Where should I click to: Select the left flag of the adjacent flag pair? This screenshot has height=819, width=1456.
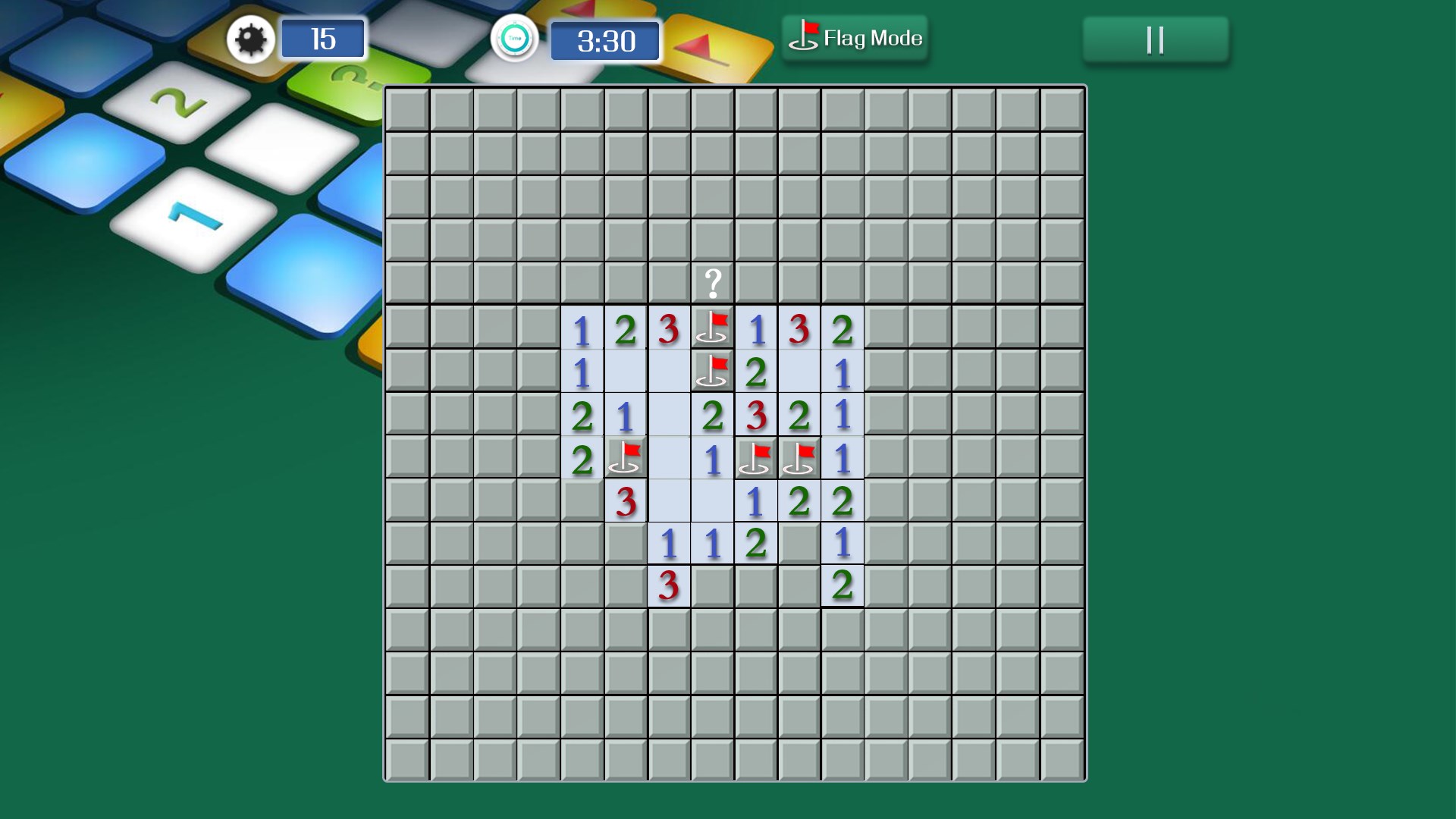[755, 457]
